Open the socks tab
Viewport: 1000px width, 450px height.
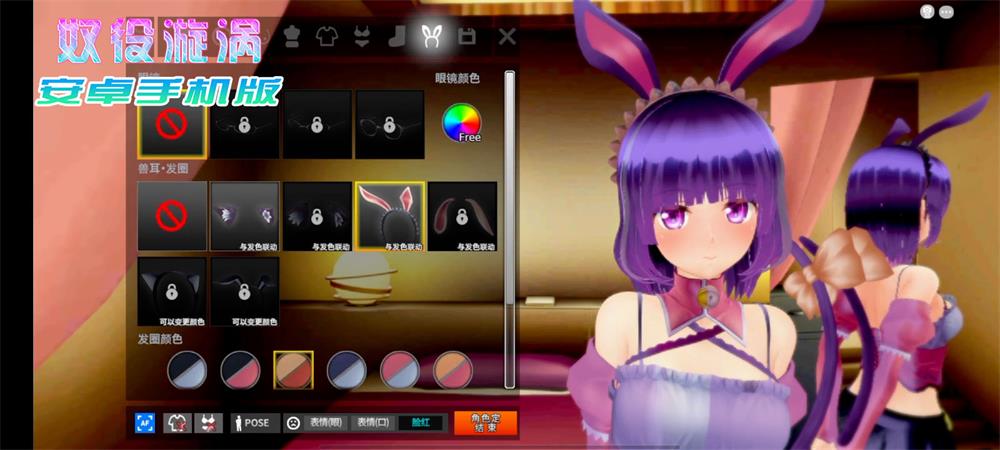coord(397,37)
